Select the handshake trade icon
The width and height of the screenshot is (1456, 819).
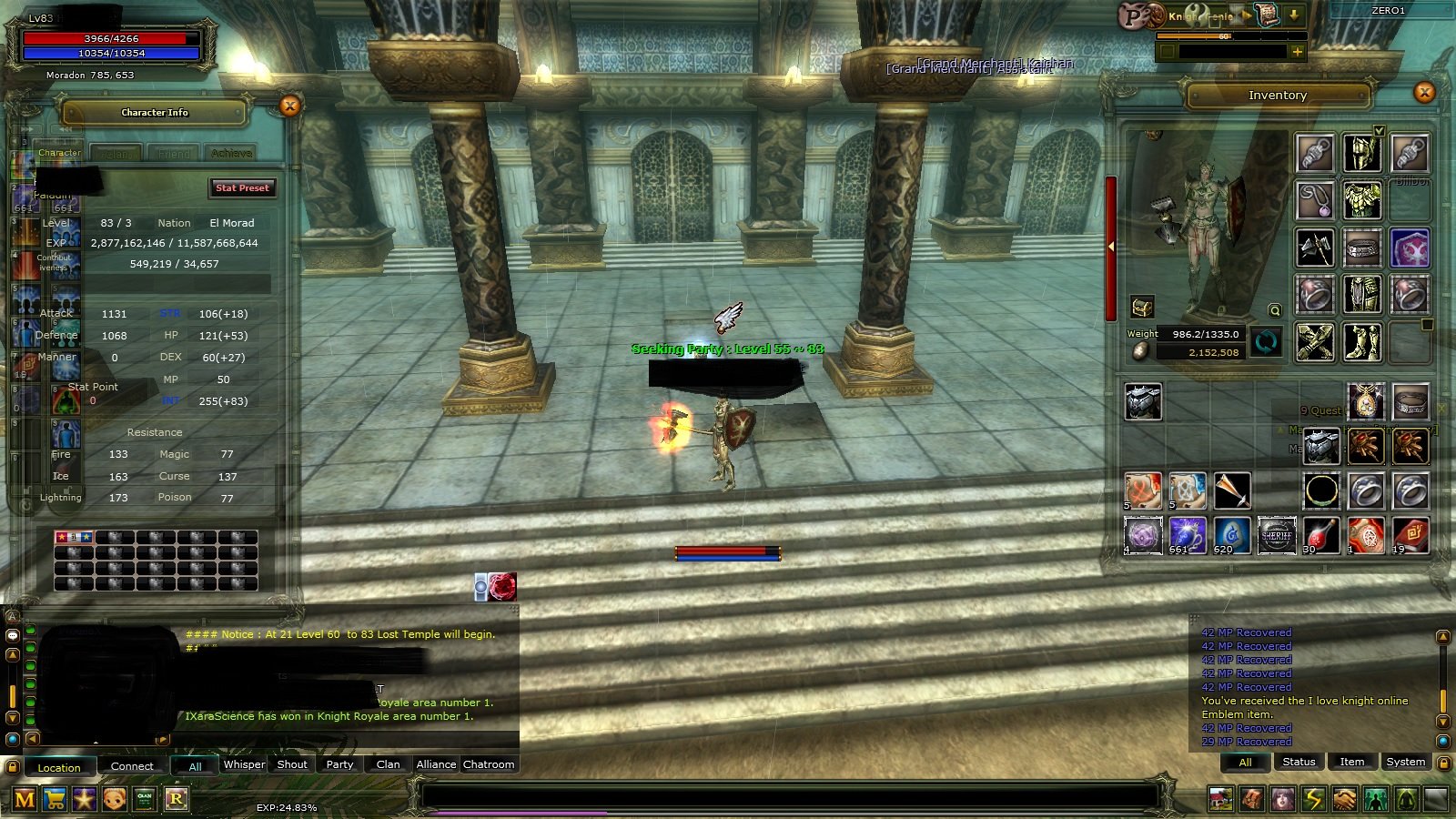point(1344,798)
